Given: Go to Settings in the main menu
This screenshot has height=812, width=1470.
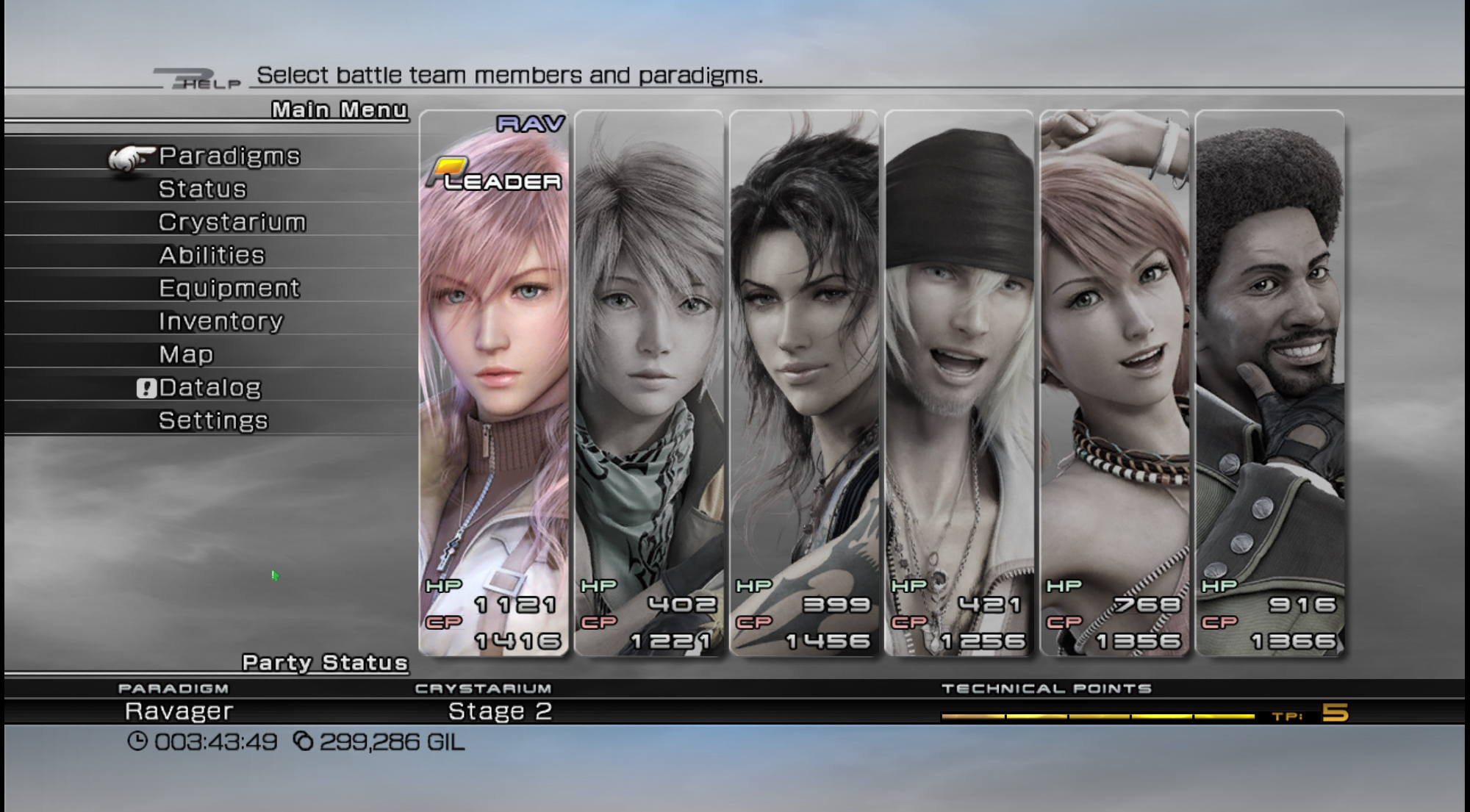Looking at the screenshot, I should [213, 420].
